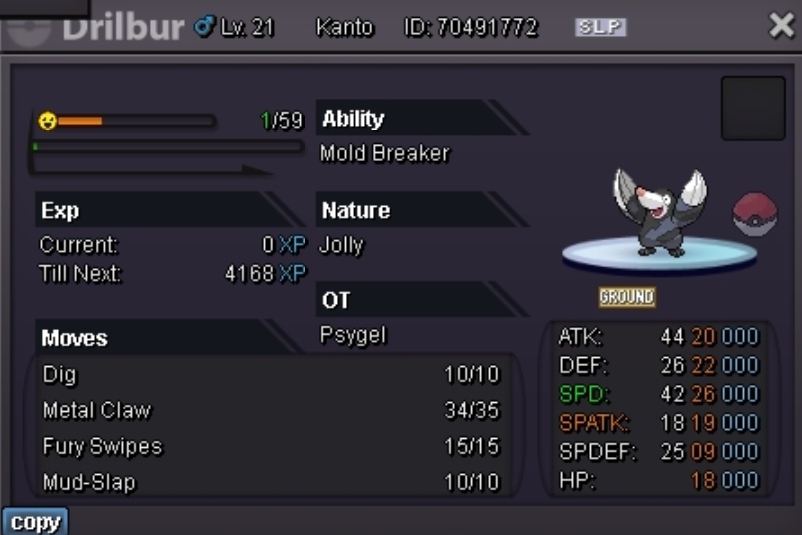Image resolution: width=802 pixels, height=535 pixels.
Task: Click the GROUND type badge
Action: (x=627, y=297)
